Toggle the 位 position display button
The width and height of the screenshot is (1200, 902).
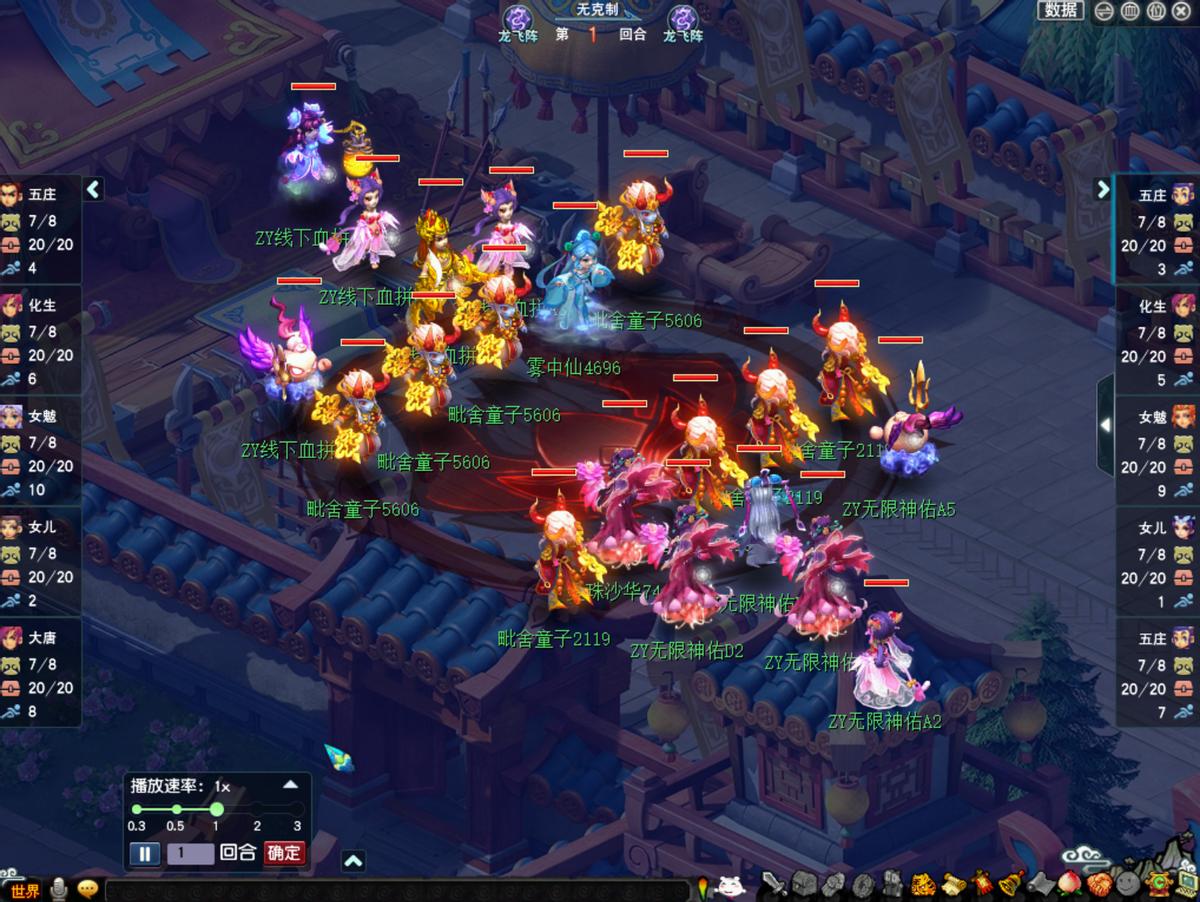click(1156, 11)
